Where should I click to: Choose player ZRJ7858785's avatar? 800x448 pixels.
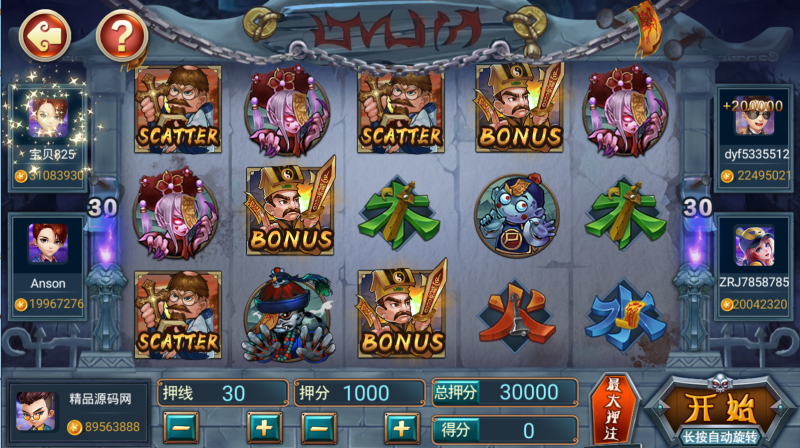click(755, 246)
